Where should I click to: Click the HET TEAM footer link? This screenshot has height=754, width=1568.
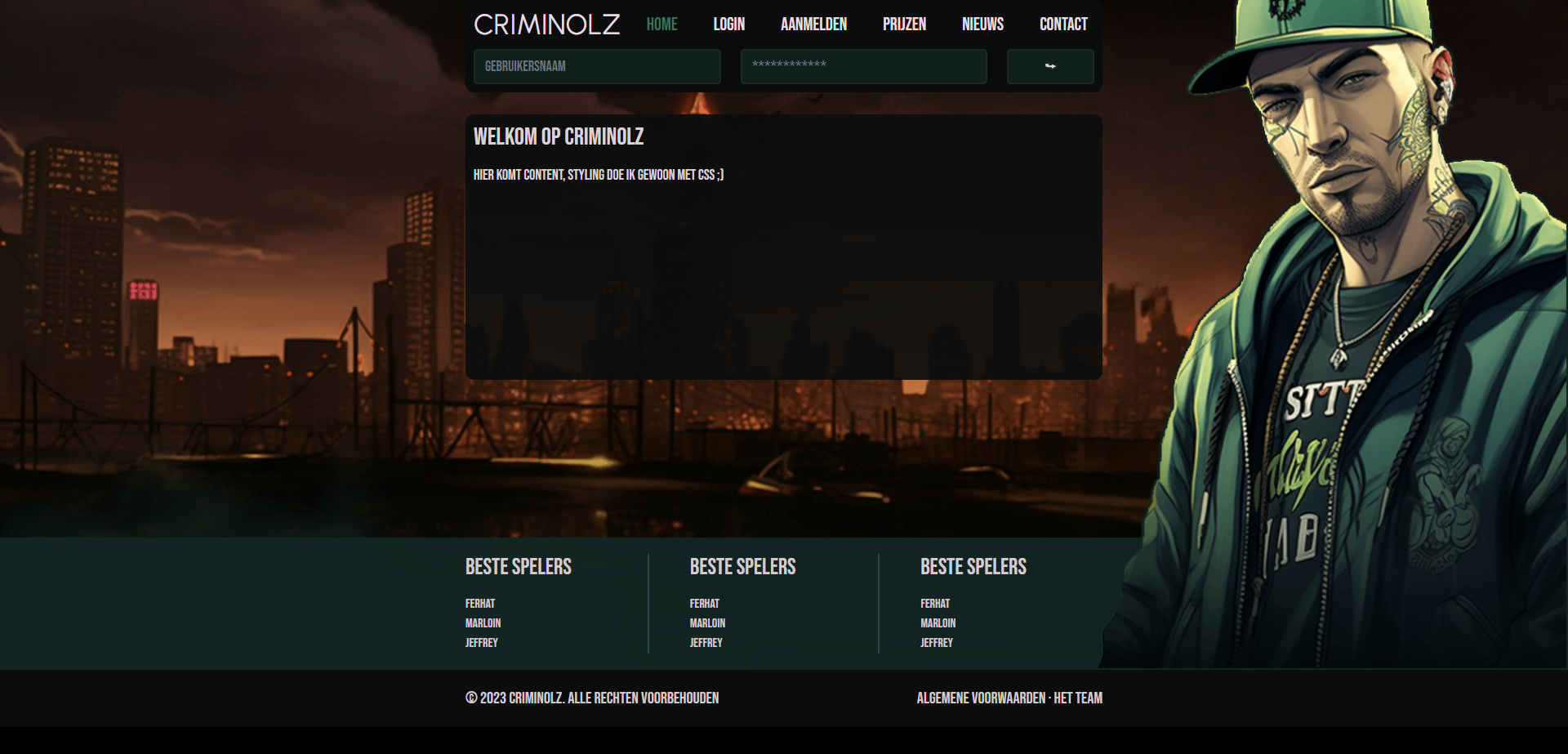tap(1079, 698)
